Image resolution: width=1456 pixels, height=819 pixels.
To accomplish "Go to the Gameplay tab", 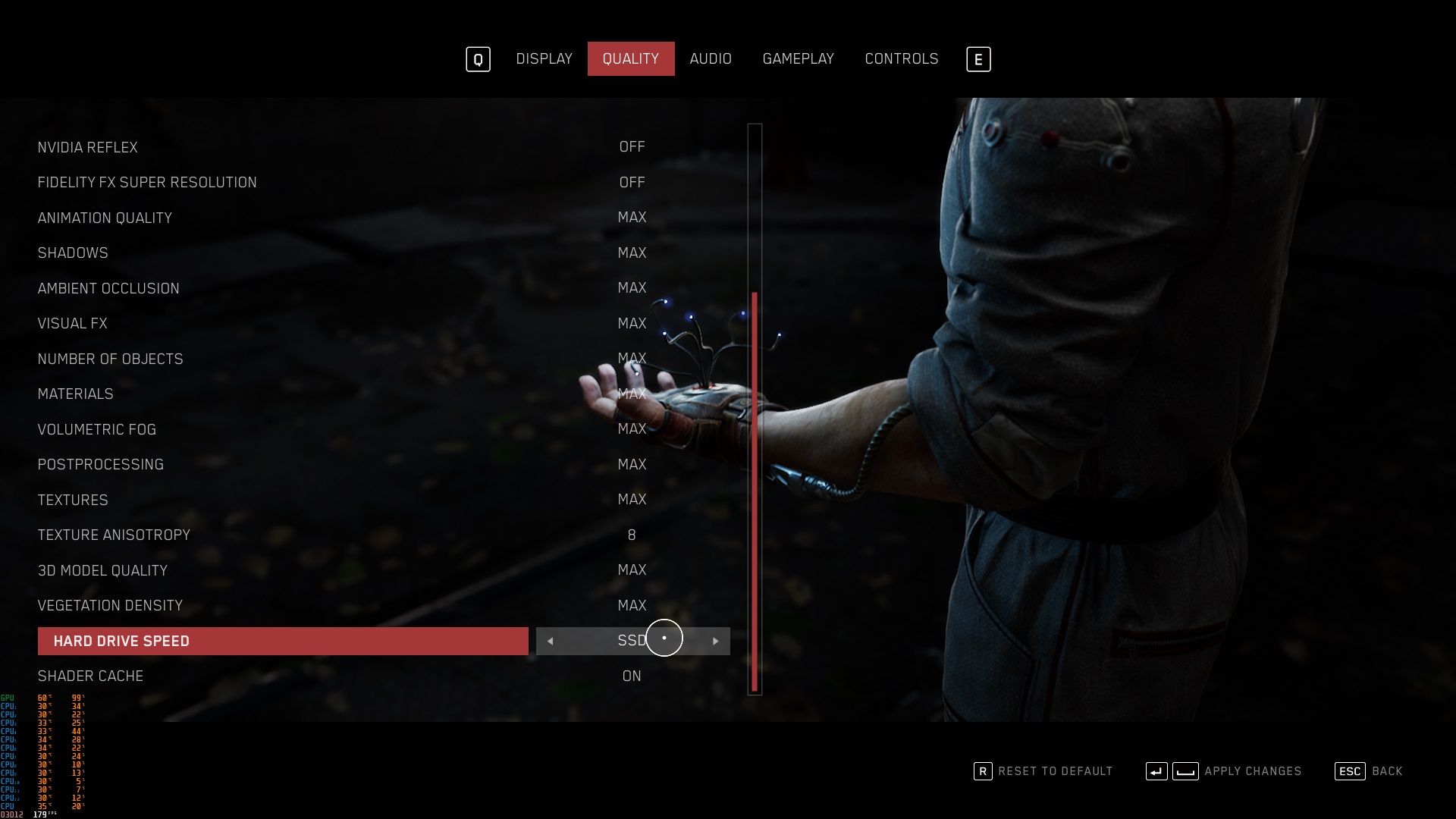I will coord(798,59).
